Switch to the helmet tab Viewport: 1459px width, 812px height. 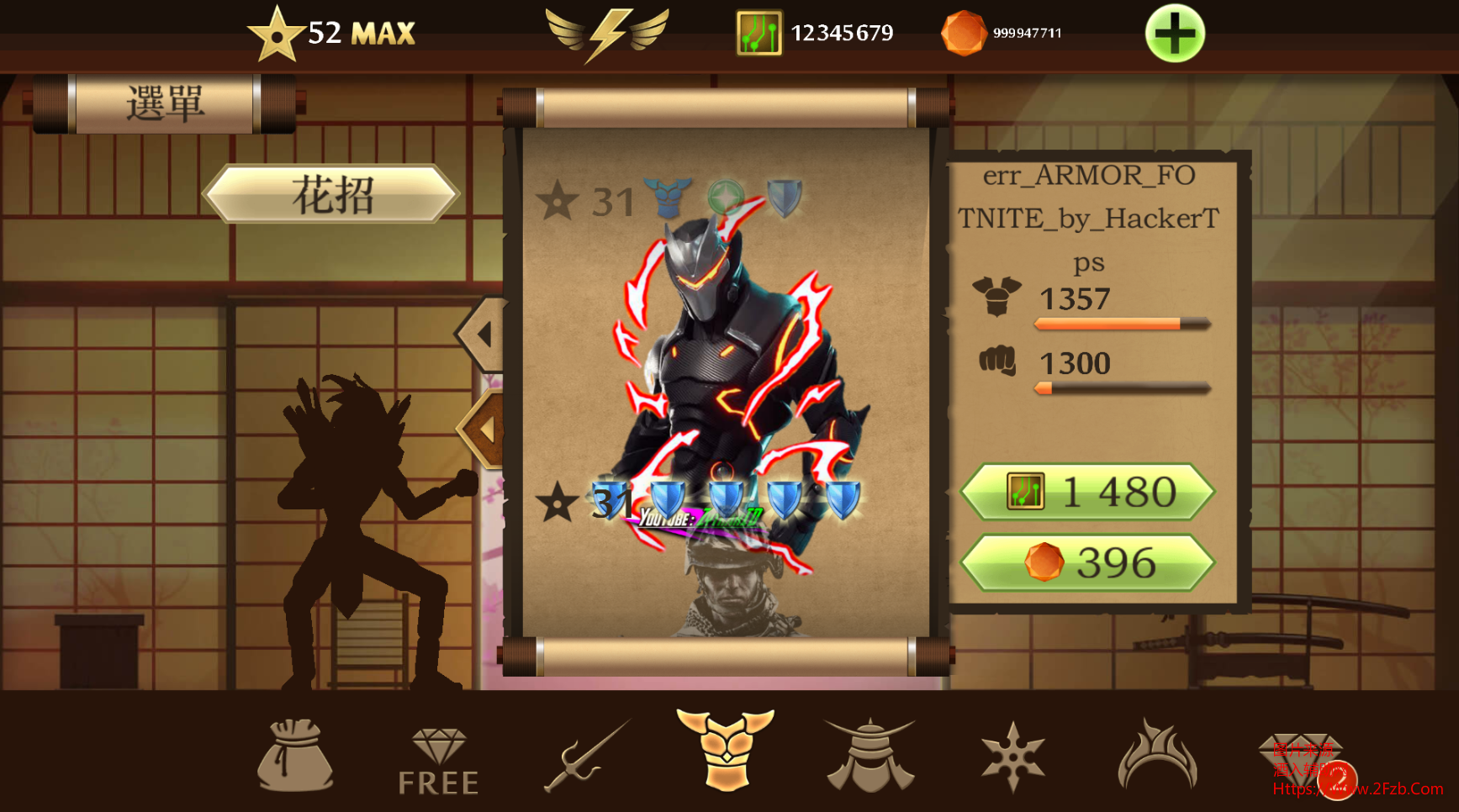point(870,755)
